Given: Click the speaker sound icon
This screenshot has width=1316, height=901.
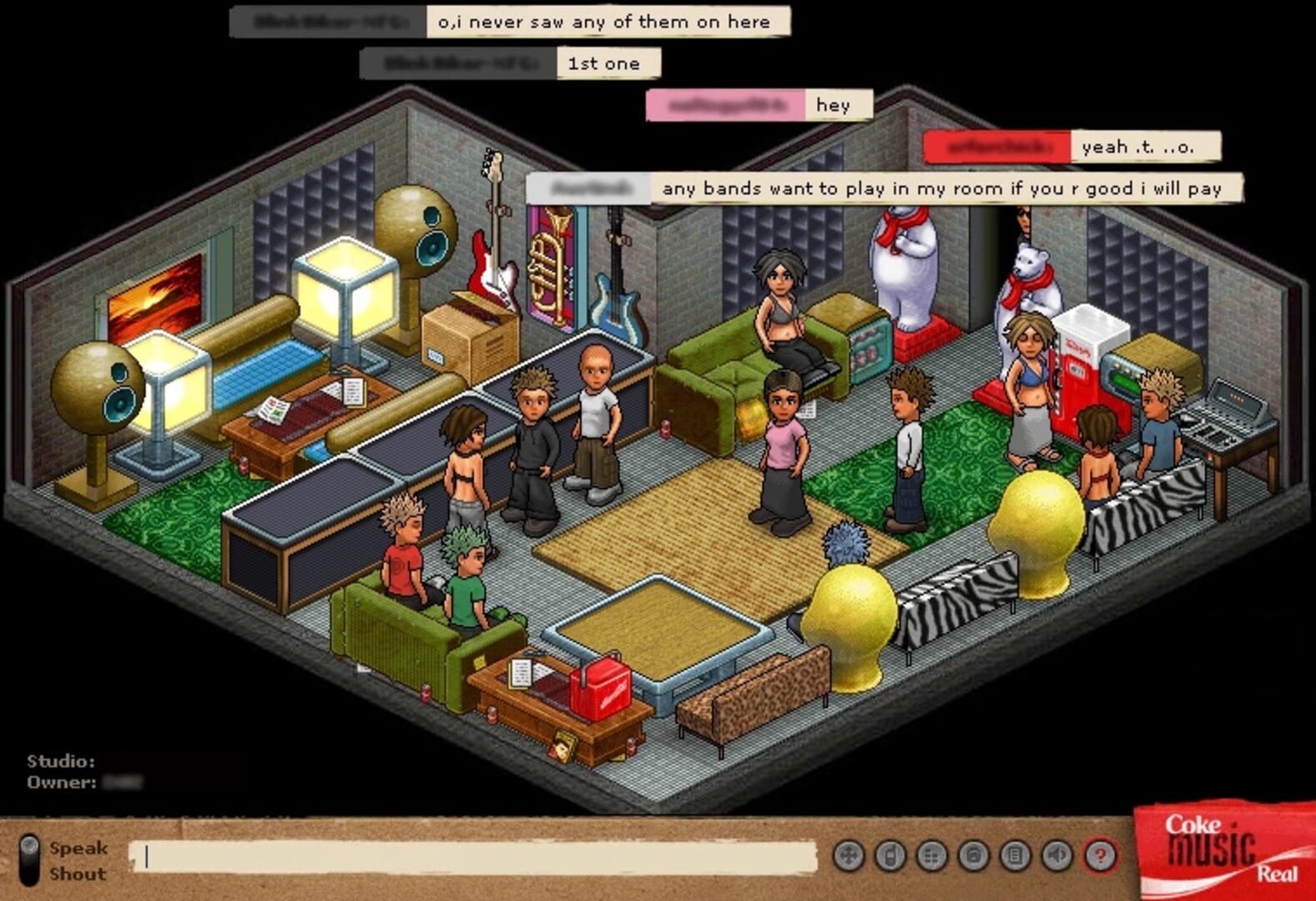Looking at the screenshot, I should (1054, 853).
